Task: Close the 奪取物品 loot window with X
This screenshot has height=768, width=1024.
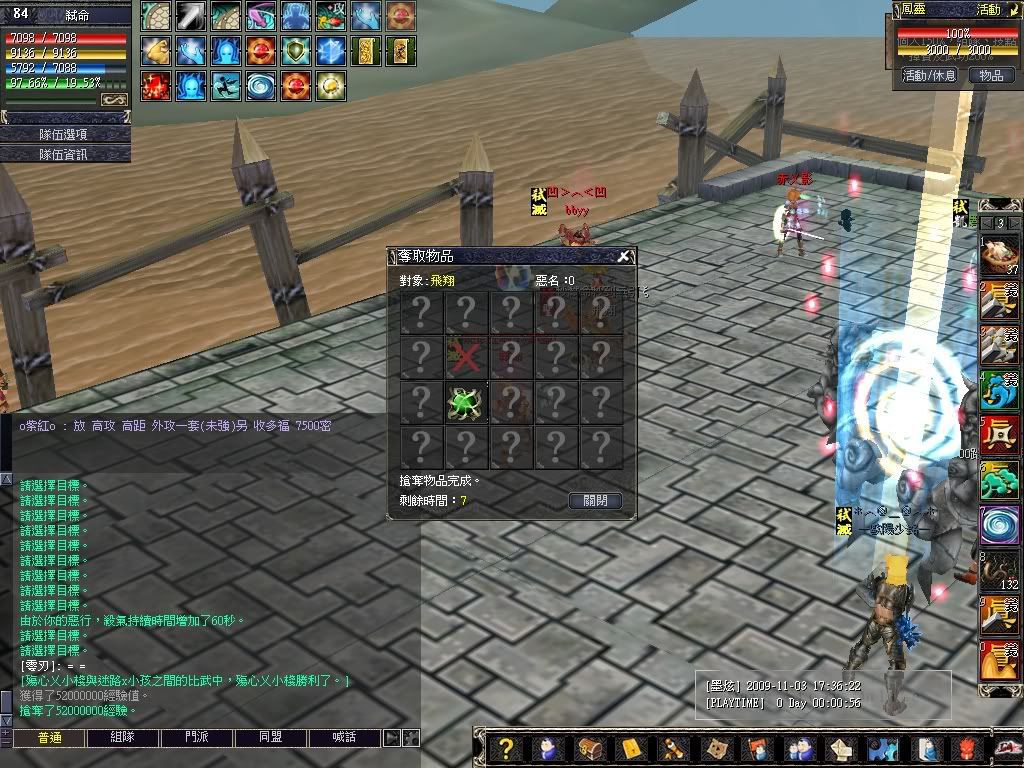Action: coord(624,256)
